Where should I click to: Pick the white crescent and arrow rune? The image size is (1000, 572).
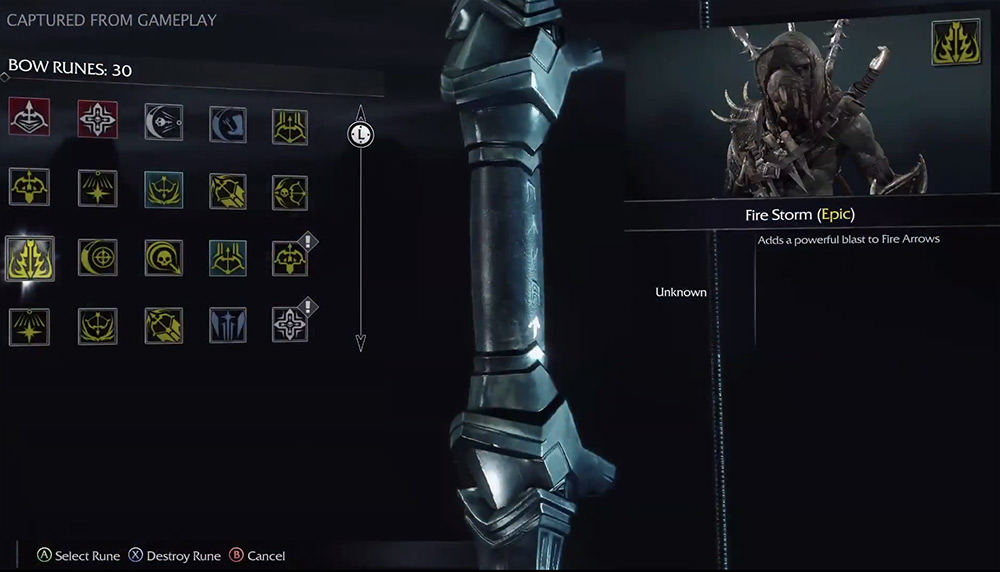coord(163,122)
